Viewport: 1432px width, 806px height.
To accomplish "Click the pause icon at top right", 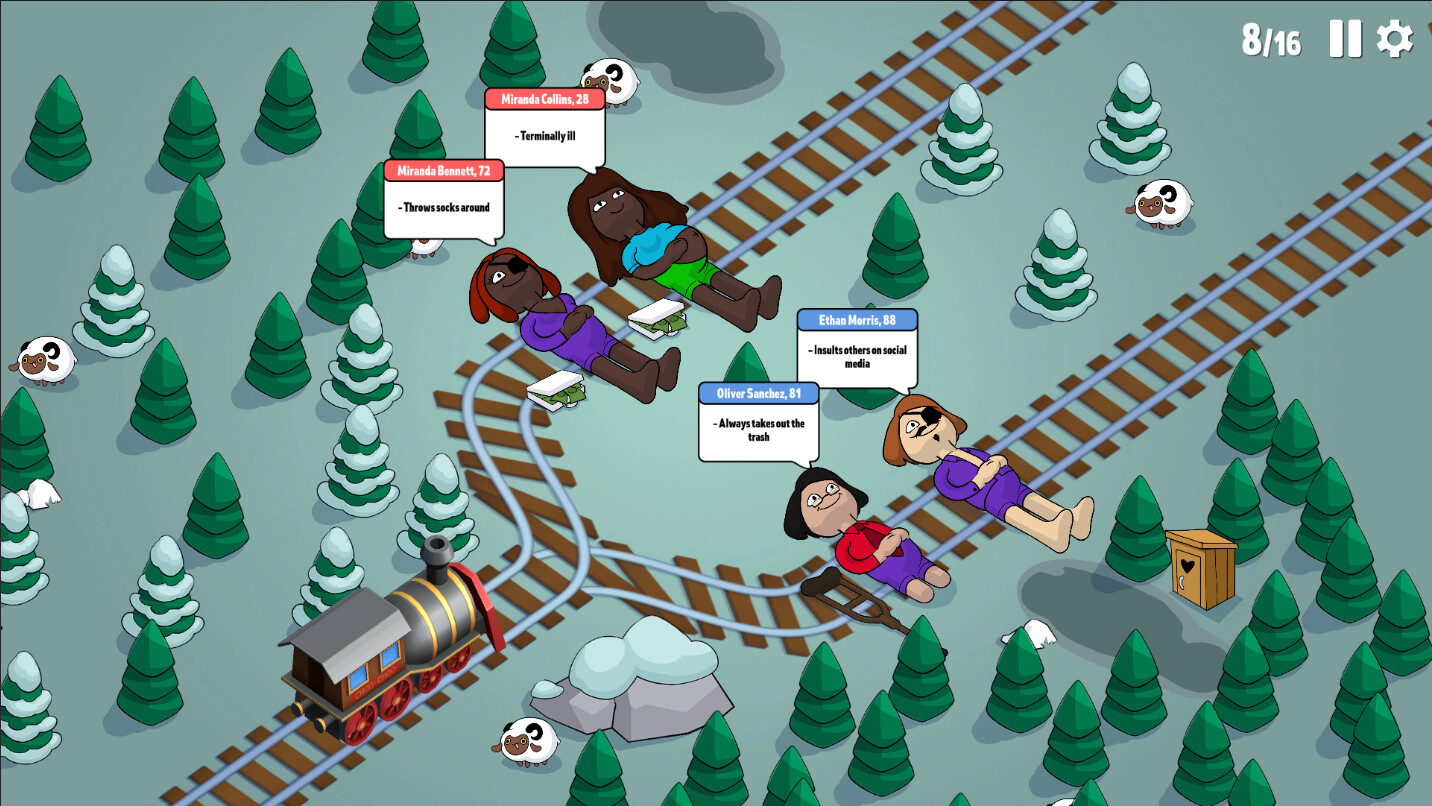I will coord(1346,40).
